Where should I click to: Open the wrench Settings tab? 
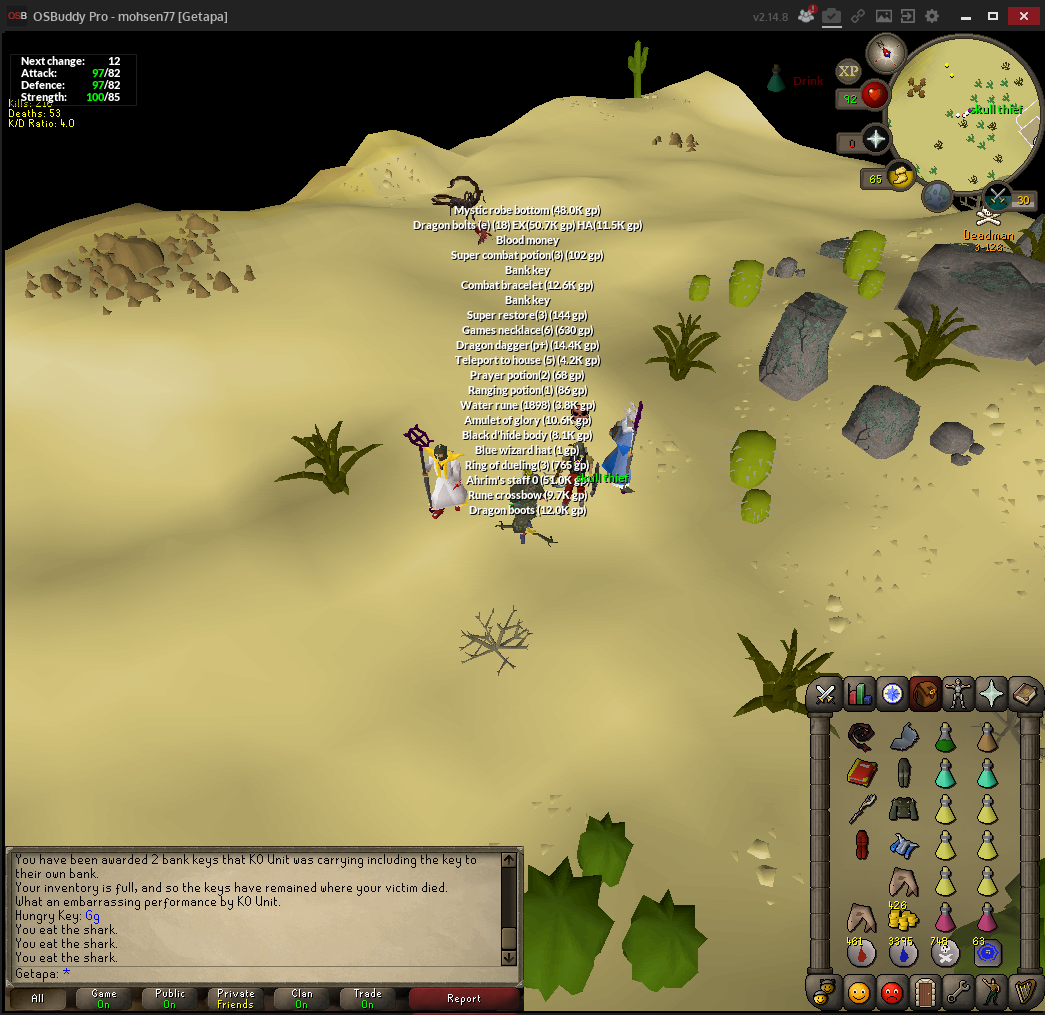click(958, 993)
